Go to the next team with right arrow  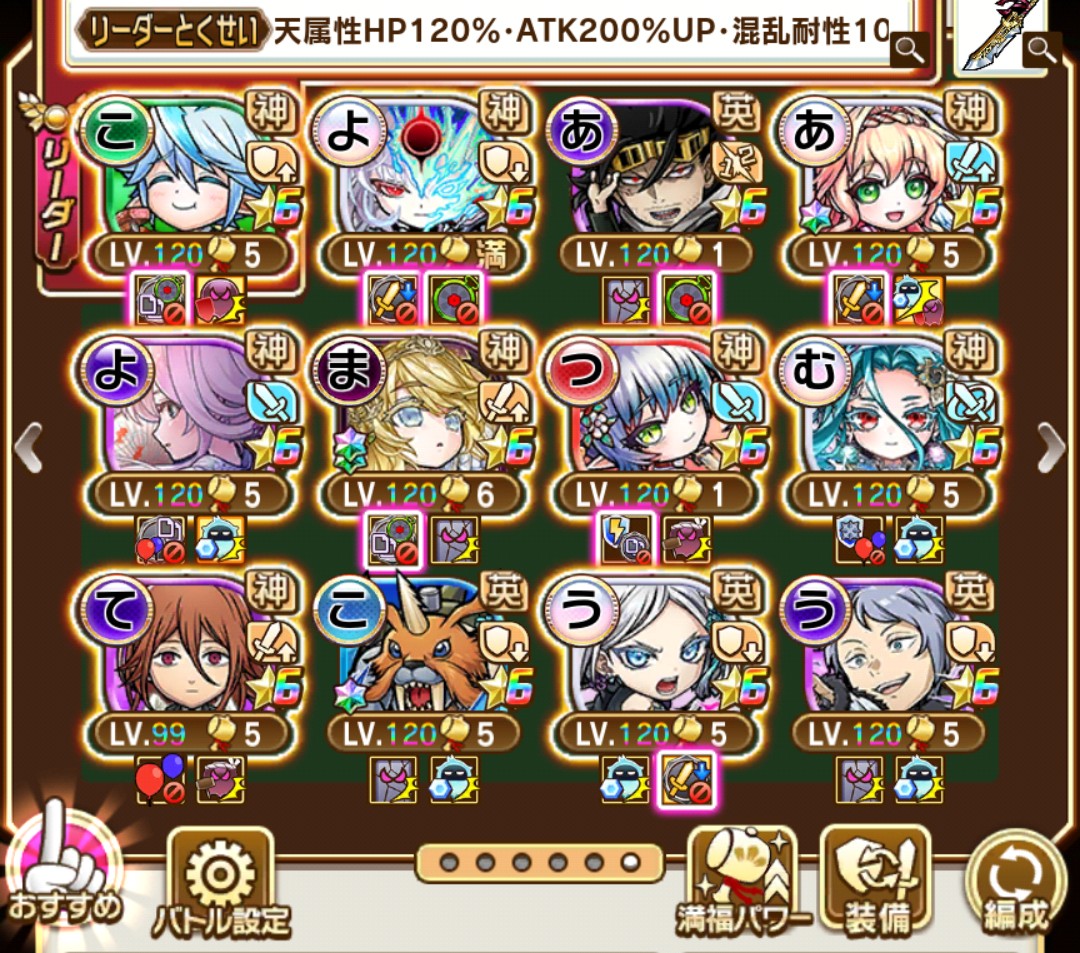[1052, 447]
